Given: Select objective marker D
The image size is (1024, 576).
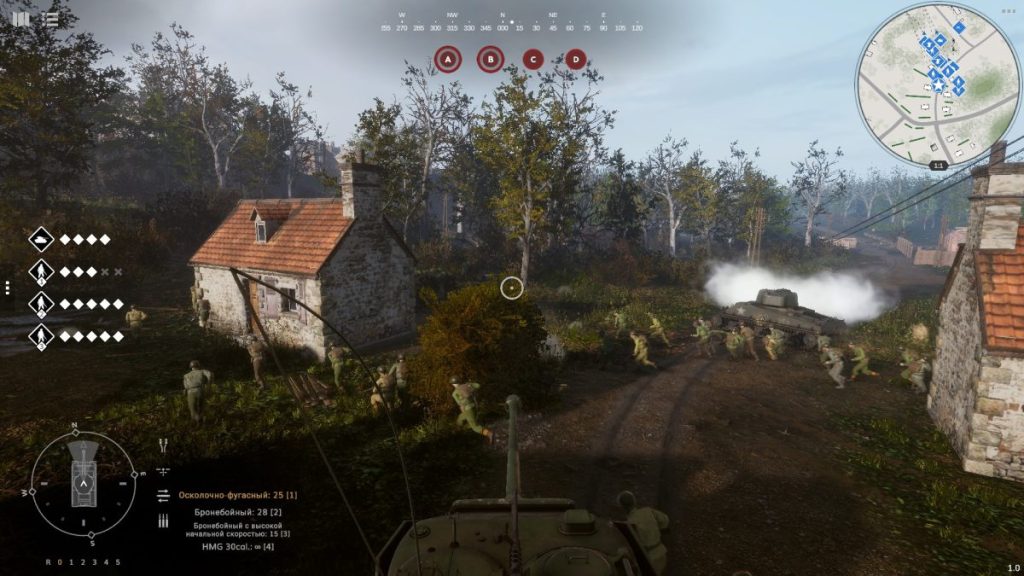Looking at the screenshot, I should (x=575, y=59).
